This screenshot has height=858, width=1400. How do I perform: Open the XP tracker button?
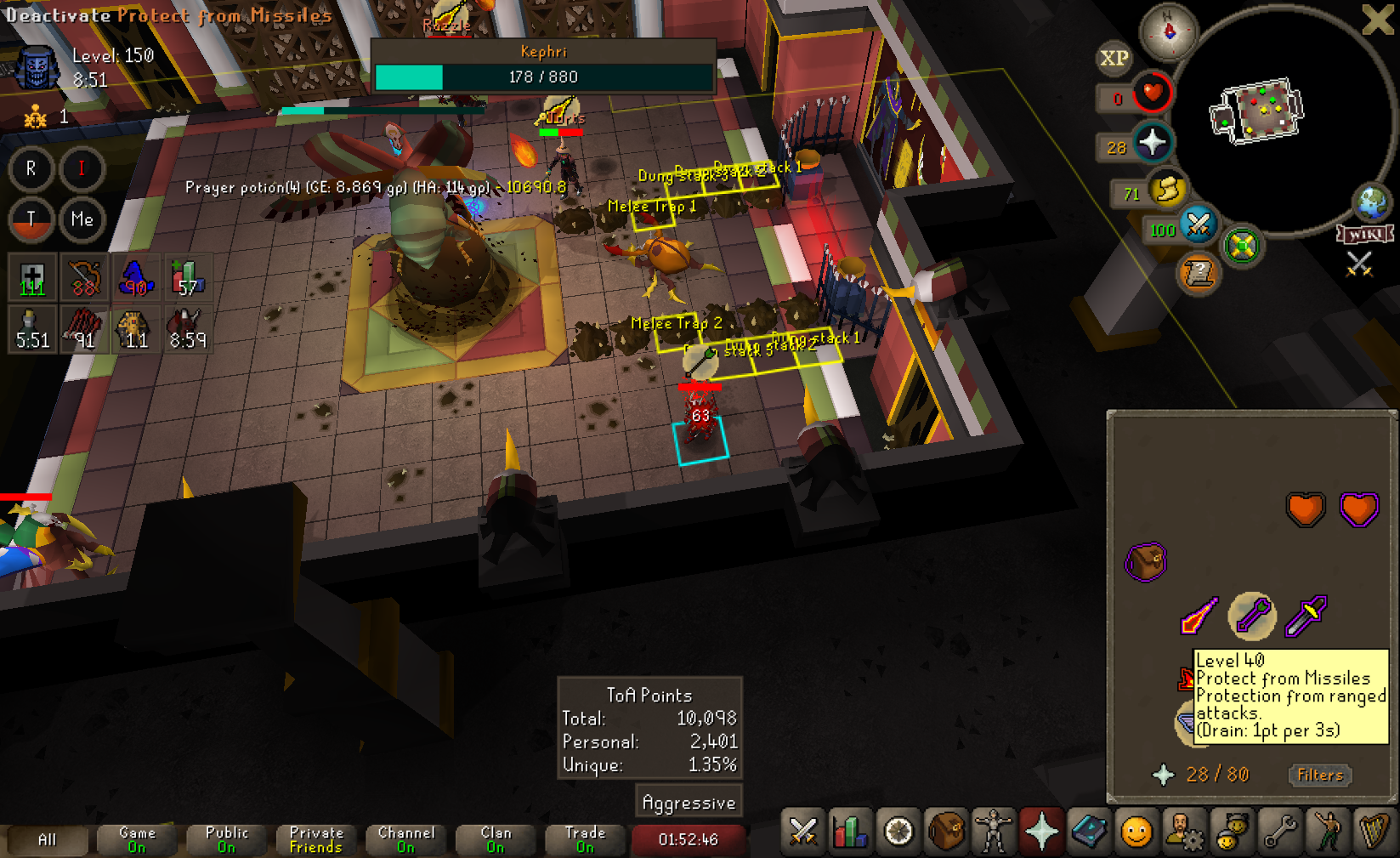click(1114, 58)
